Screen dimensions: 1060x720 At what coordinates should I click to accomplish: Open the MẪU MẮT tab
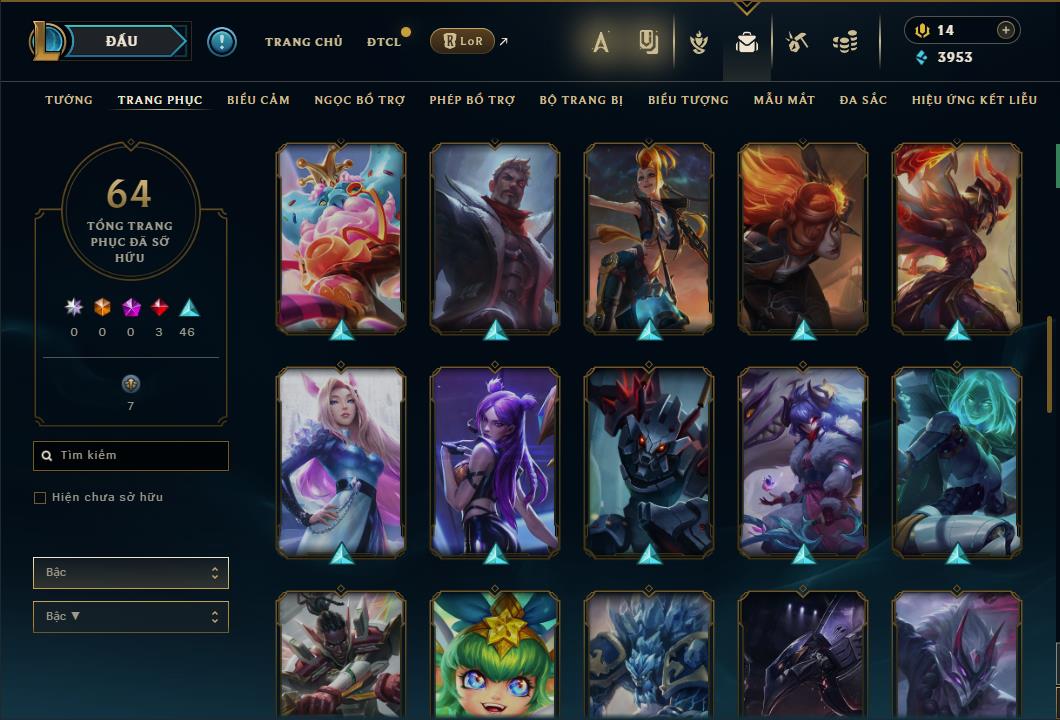784,100
